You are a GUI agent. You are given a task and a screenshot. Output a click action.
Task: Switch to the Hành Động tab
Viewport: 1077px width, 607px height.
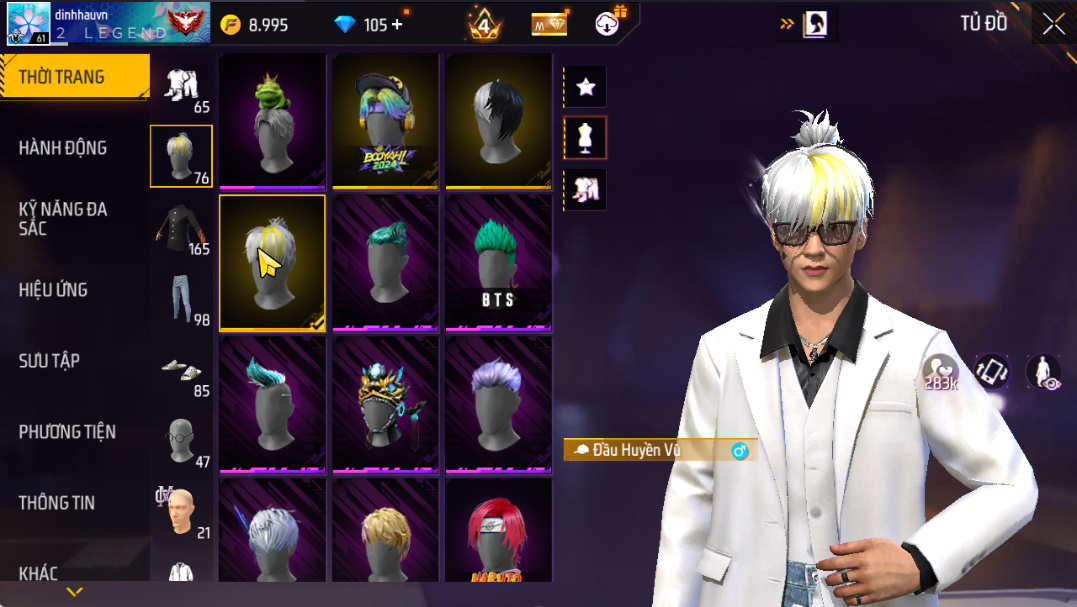pos(63,148)
